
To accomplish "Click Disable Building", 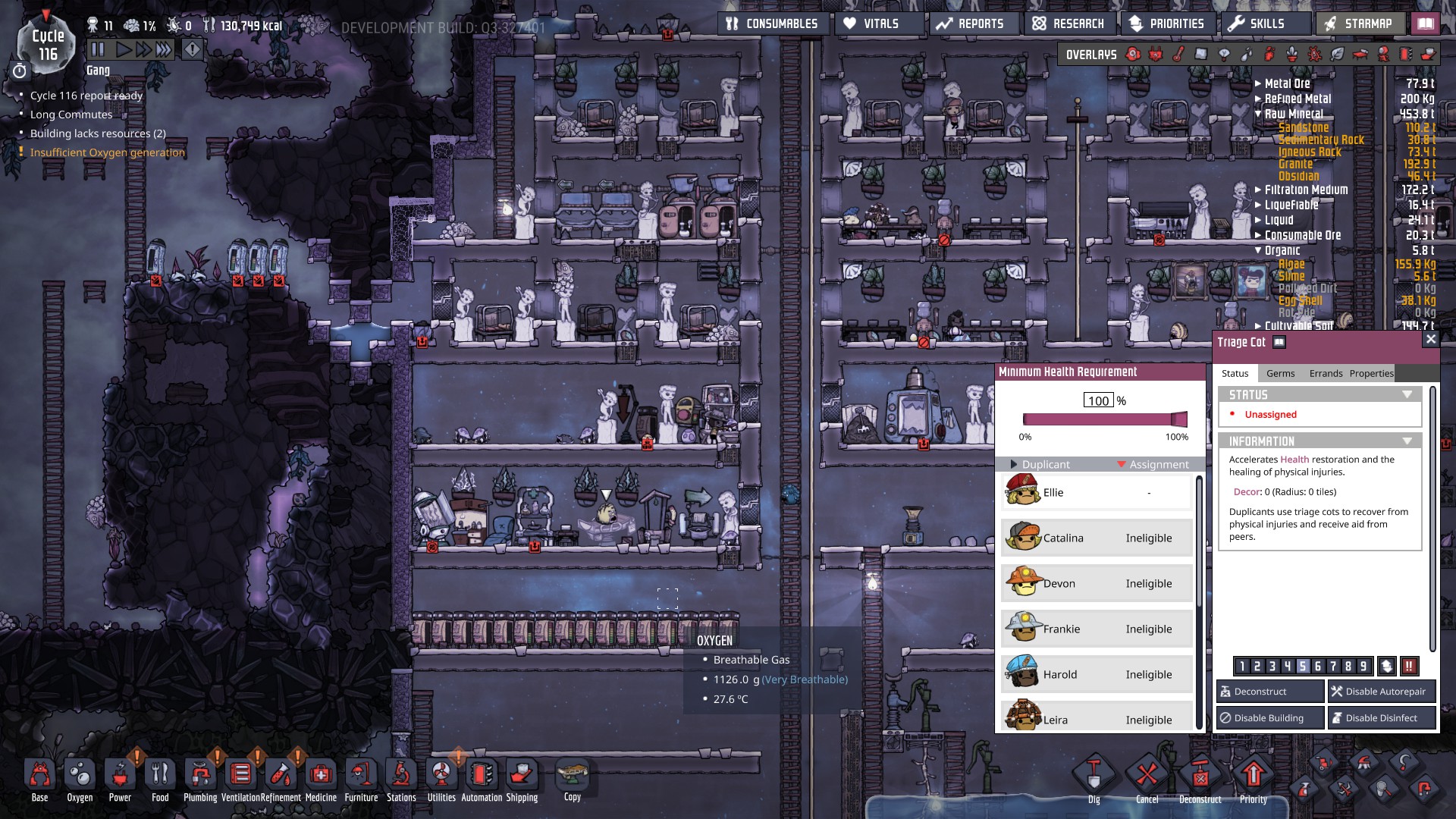I will (1270, 718).
